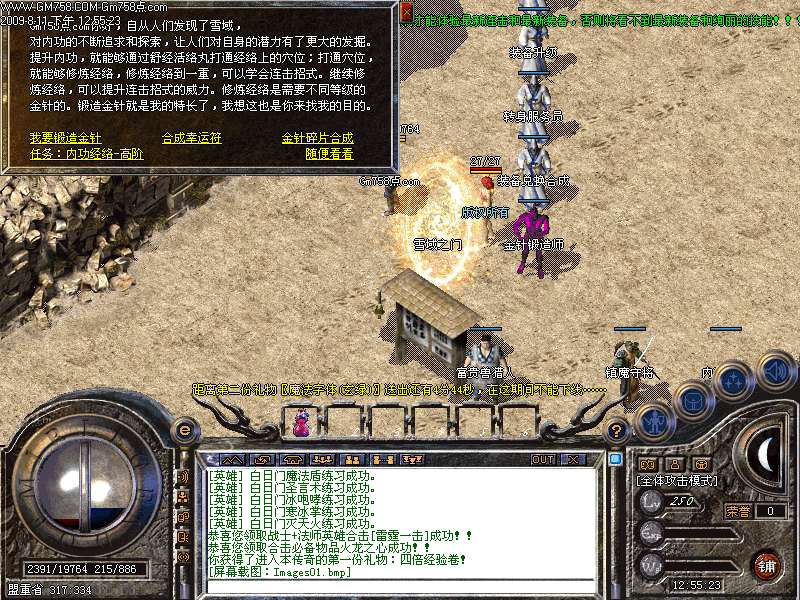Close the chat panel with X button
The width and height of the screenshot is (800, 600).
click(x=573, y=459)
